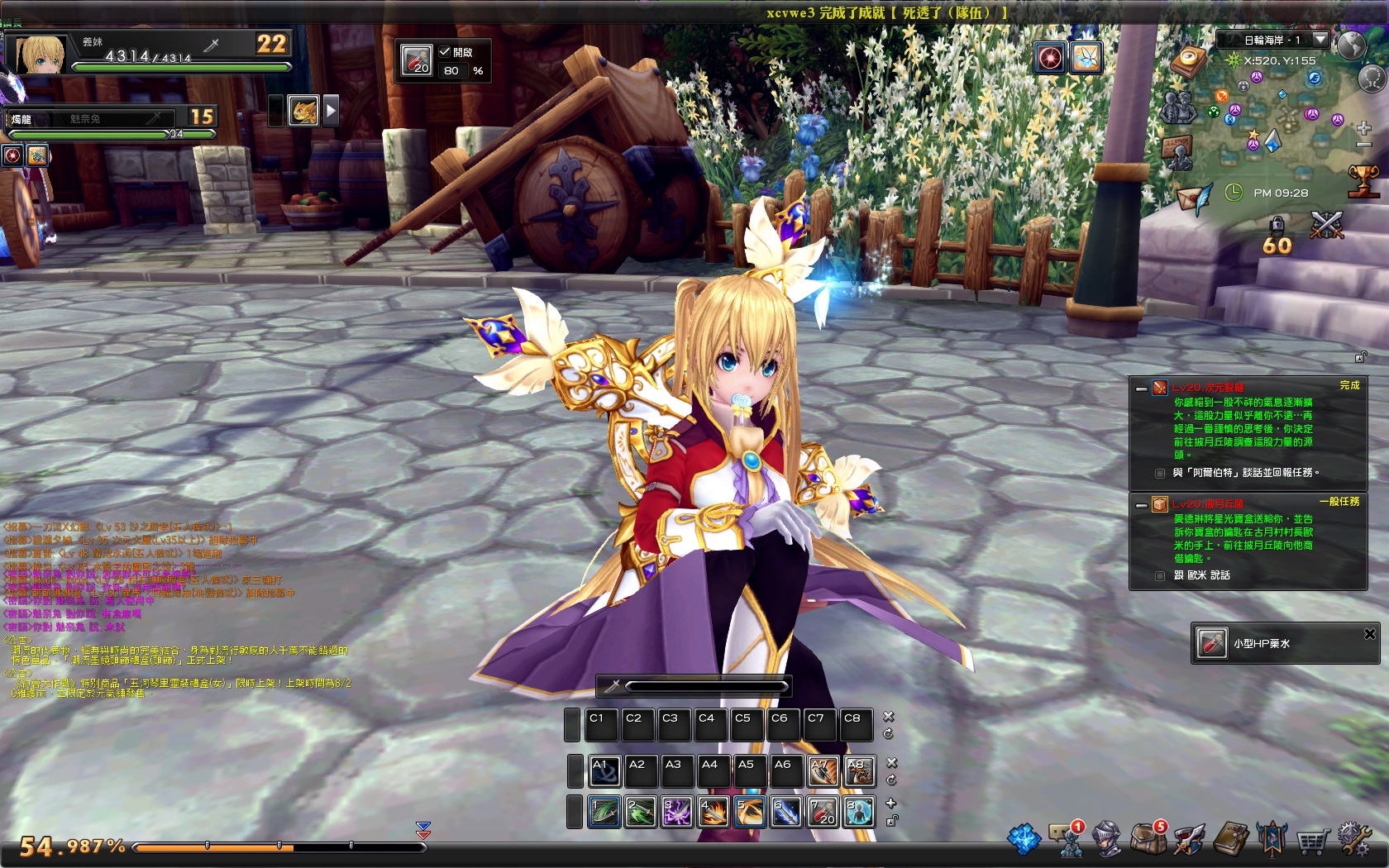This screenshot has height=868, width=1389.
Task: Check the 與阿爾伯特談話 quest objective box
Action: tap(1159, 473)
